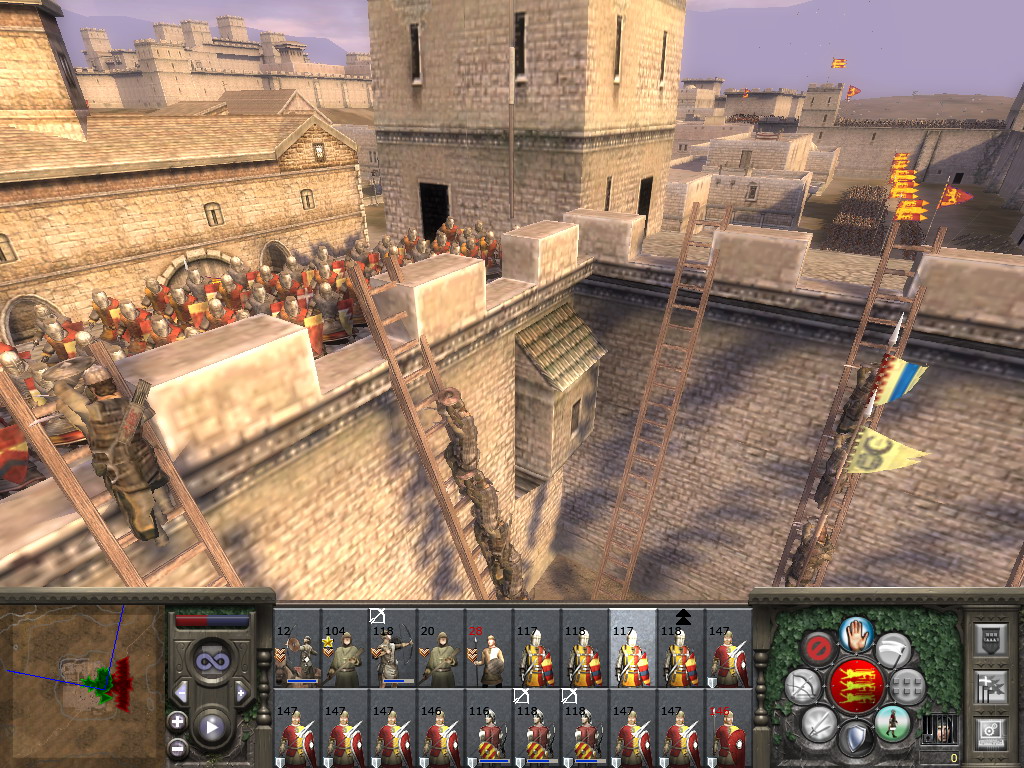Click the crossed swords melee button
Screen dimensions: 1024x768
click(818, 723)
